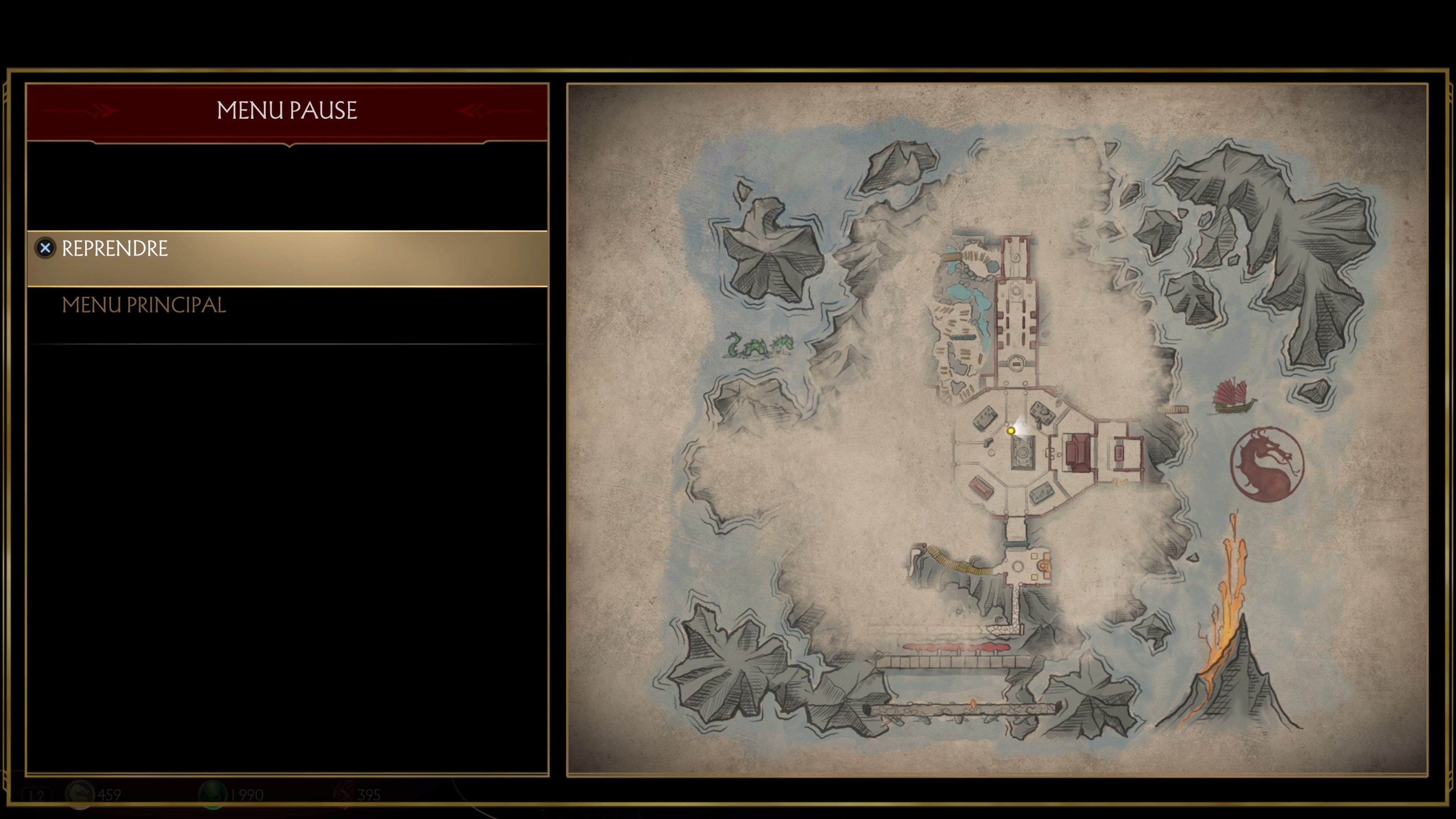Select the REPRENDRE menu option
Screen dimensions: 1456x819
tap(115, 248)
